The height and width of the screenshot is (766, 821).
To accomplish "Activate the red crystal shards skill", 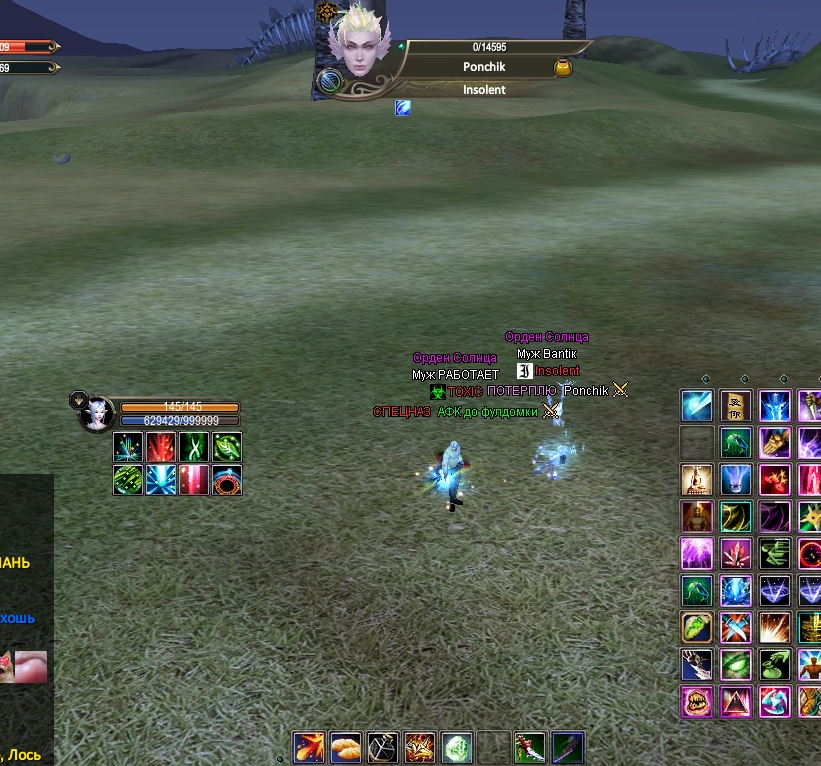I will 736,553.
